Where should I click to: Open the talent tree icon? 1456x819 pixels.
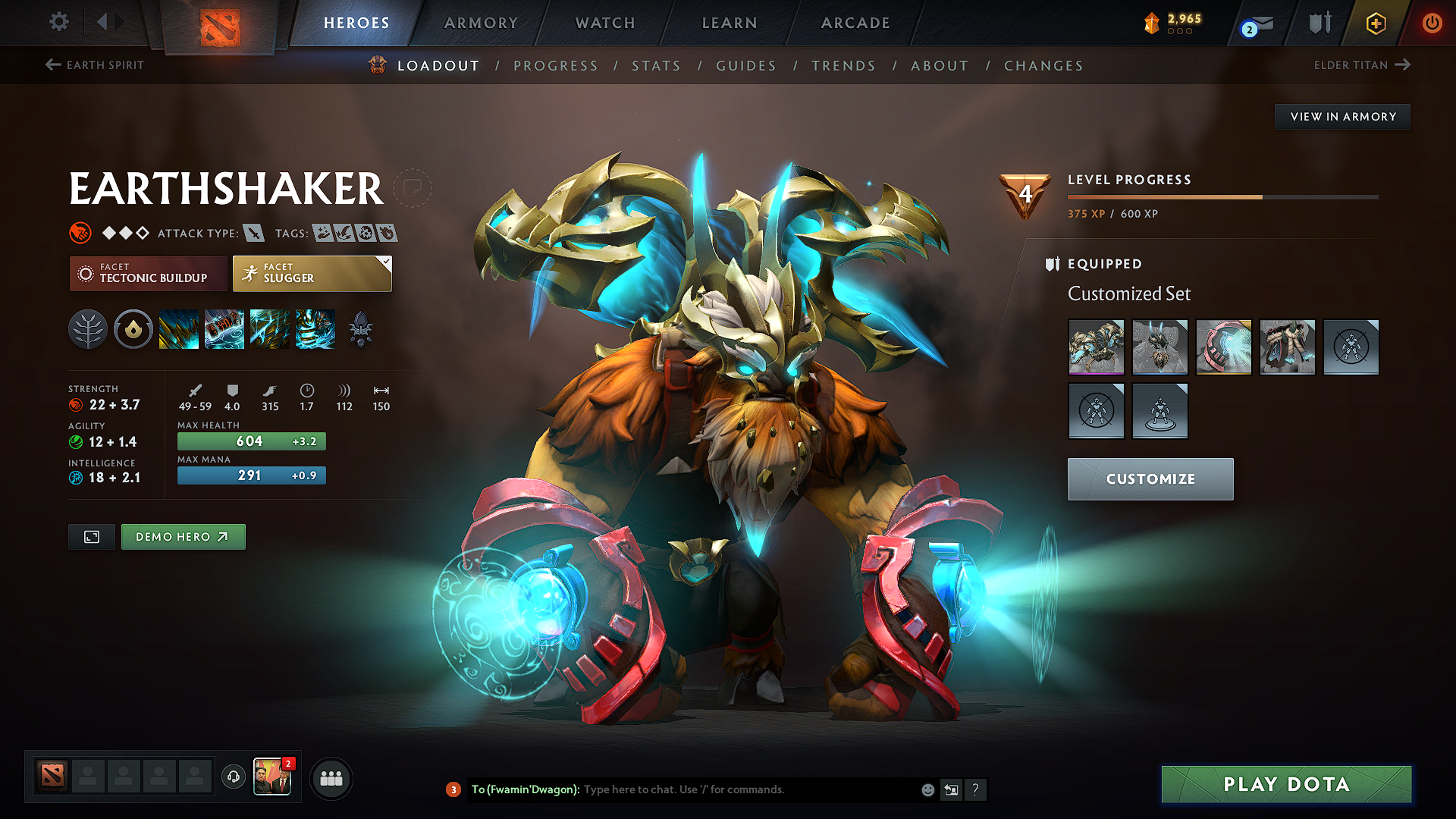[88, 329]
